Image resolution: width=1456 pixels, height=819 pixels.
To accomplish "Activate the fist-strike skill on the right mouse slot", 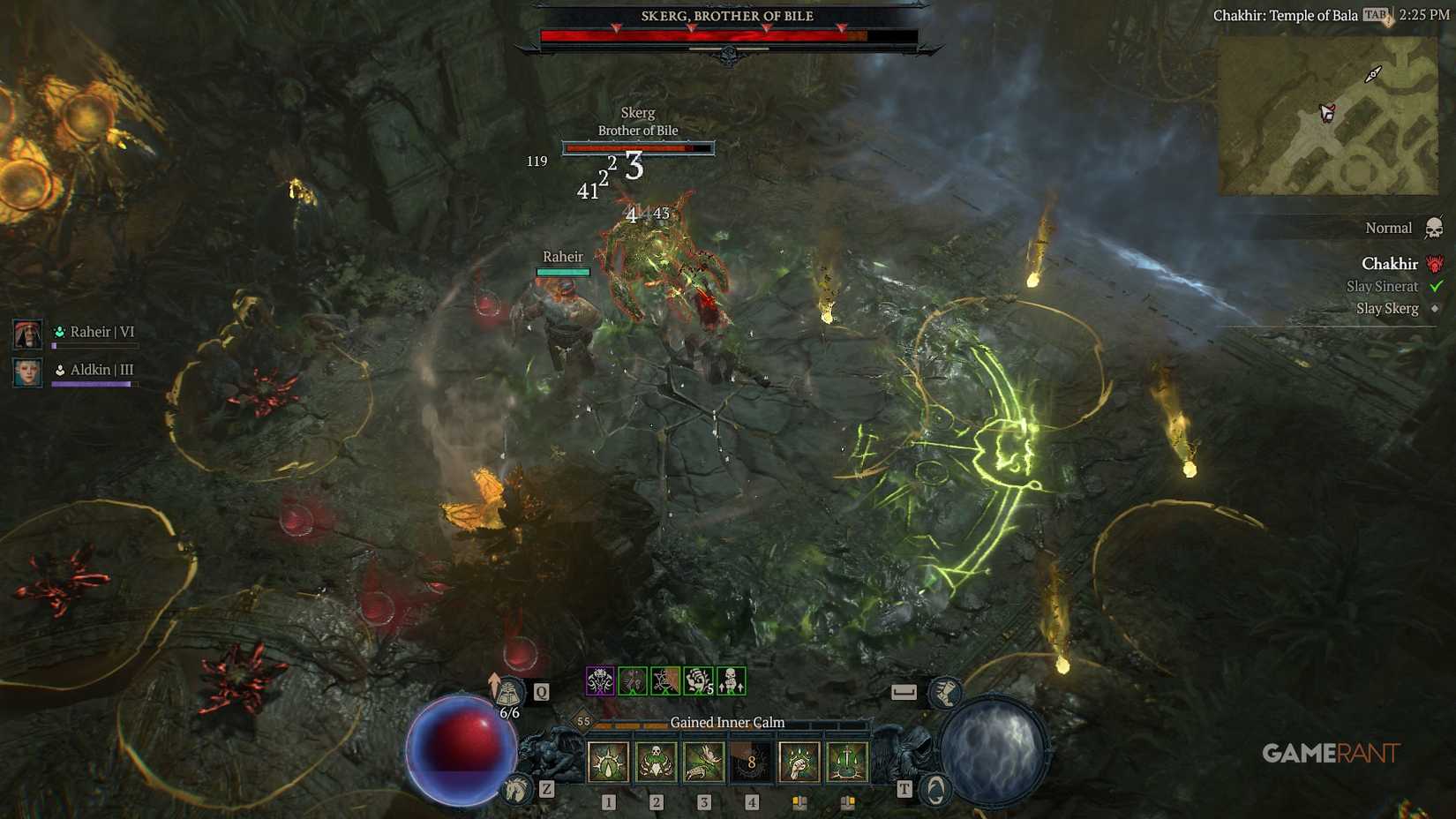I will click(799, 762).
